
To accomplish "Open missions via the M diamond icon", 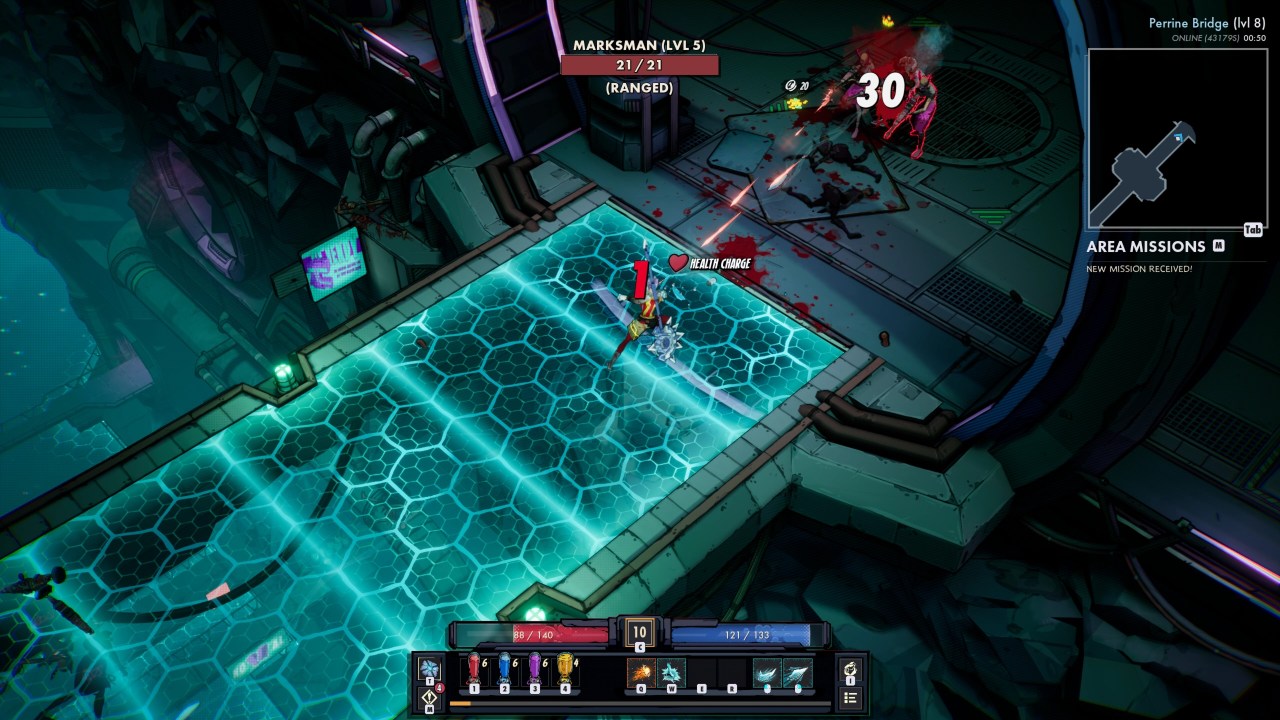I will coord(431,697).
